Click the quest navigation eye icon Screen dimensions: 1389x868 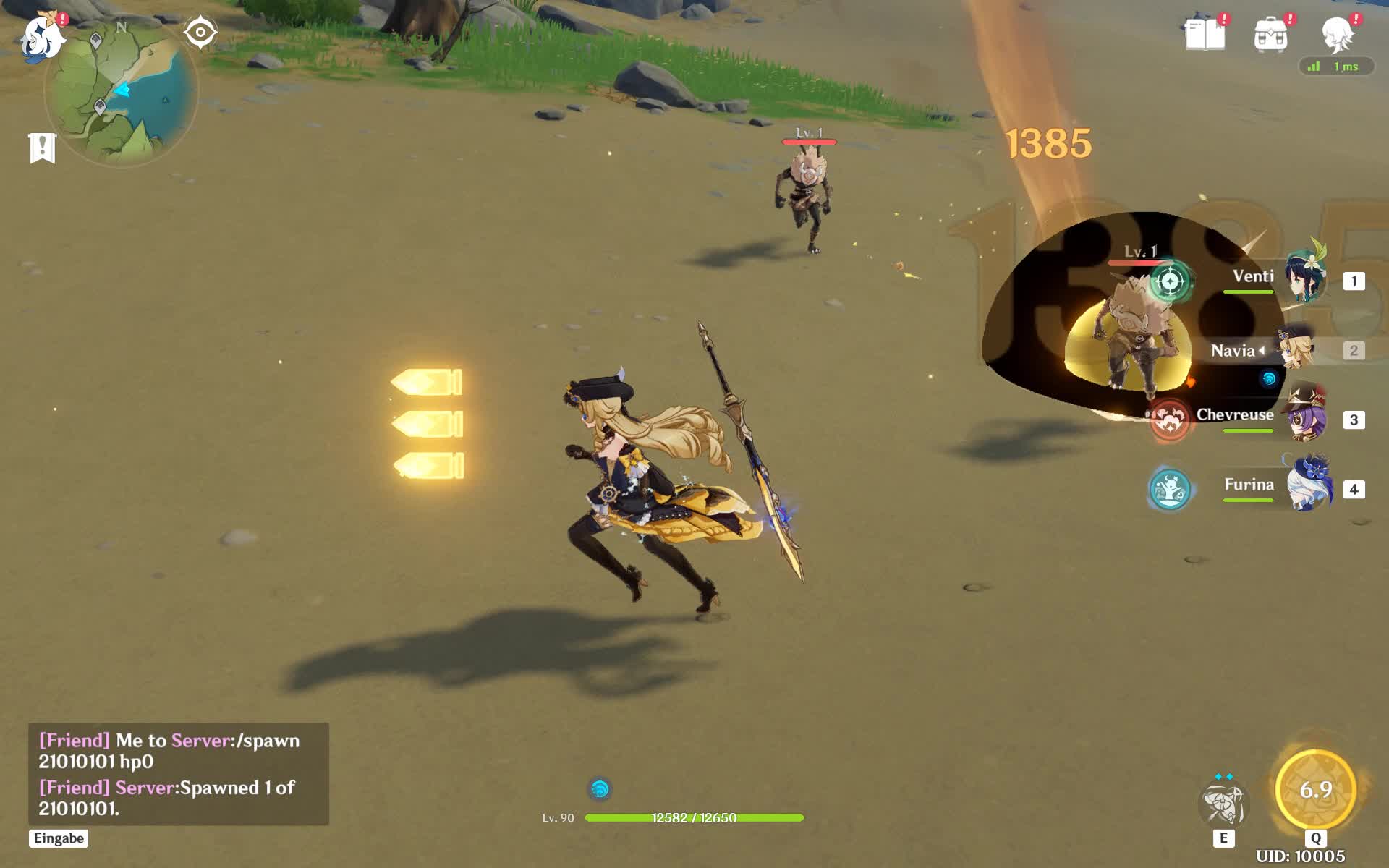tap(200, 33)
